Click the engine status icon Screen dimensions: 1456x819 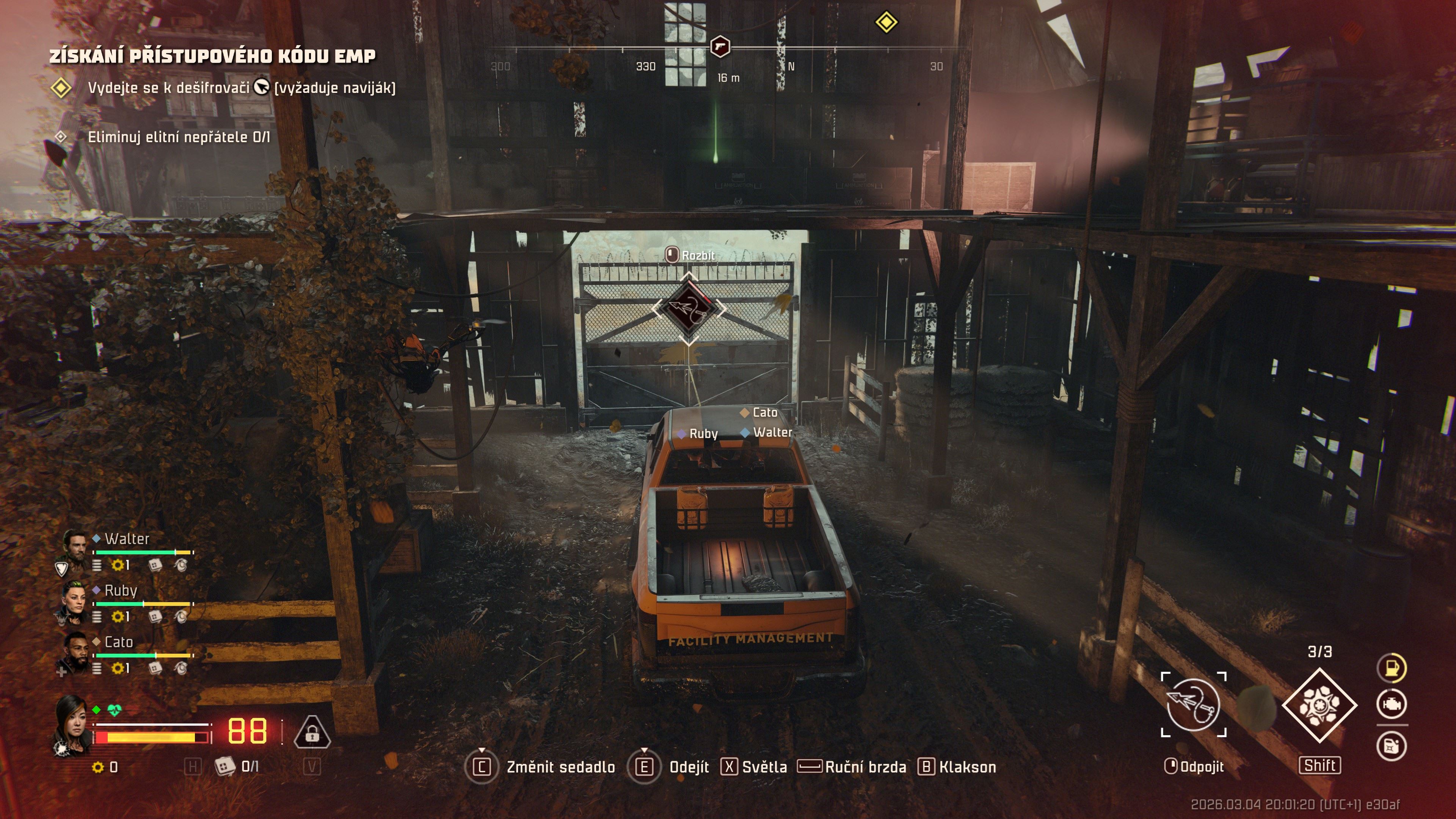pyautogui.click(x=1391, y=704)
